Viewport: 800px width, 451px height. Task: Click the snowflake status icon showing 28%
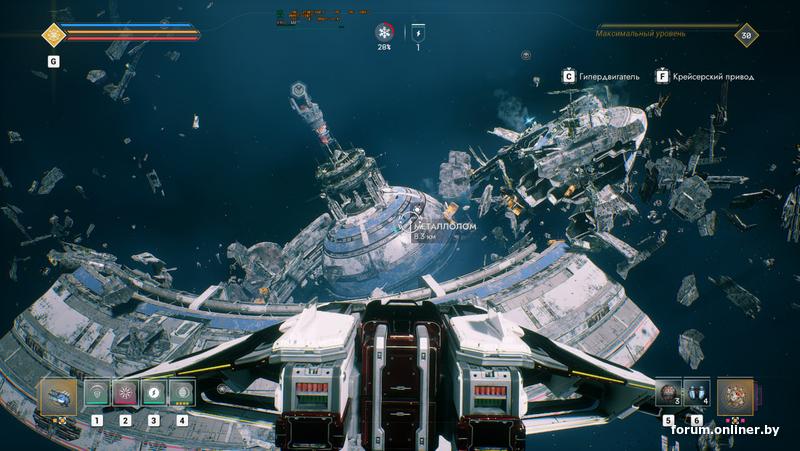point(384,31)
